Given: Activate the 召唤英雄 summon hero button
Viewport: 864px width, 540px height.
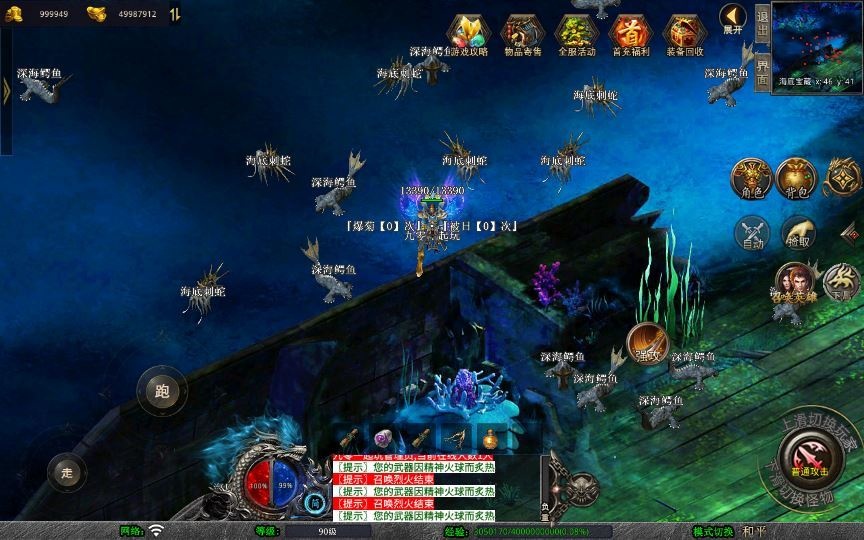Looking at the screenshot, I should (x=792, y=281).
